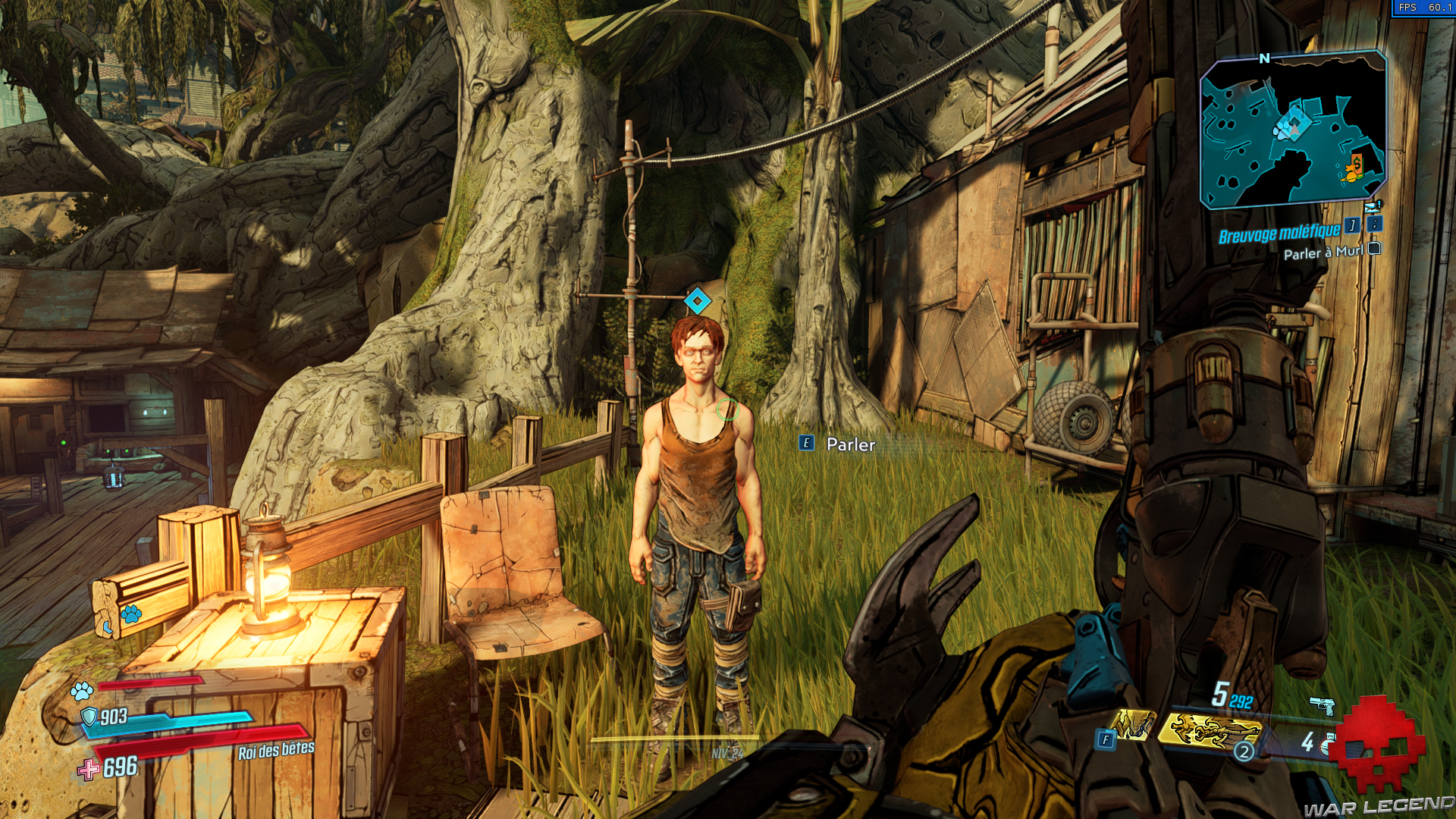Activate the yellow beast action skill icon
Screen dimensions: 1456x819
1210,729
